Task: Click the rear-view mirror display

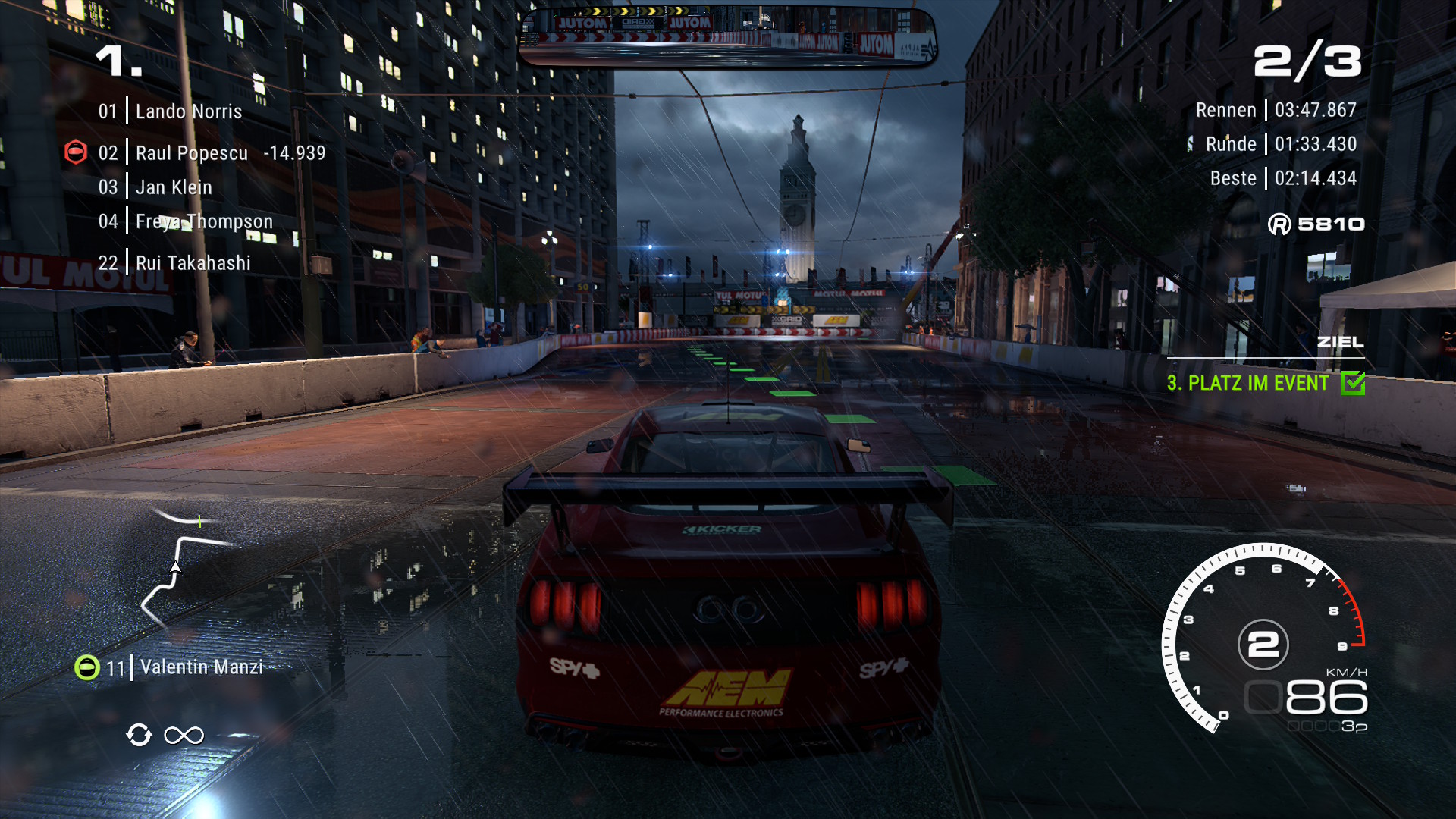Action: 728,36
